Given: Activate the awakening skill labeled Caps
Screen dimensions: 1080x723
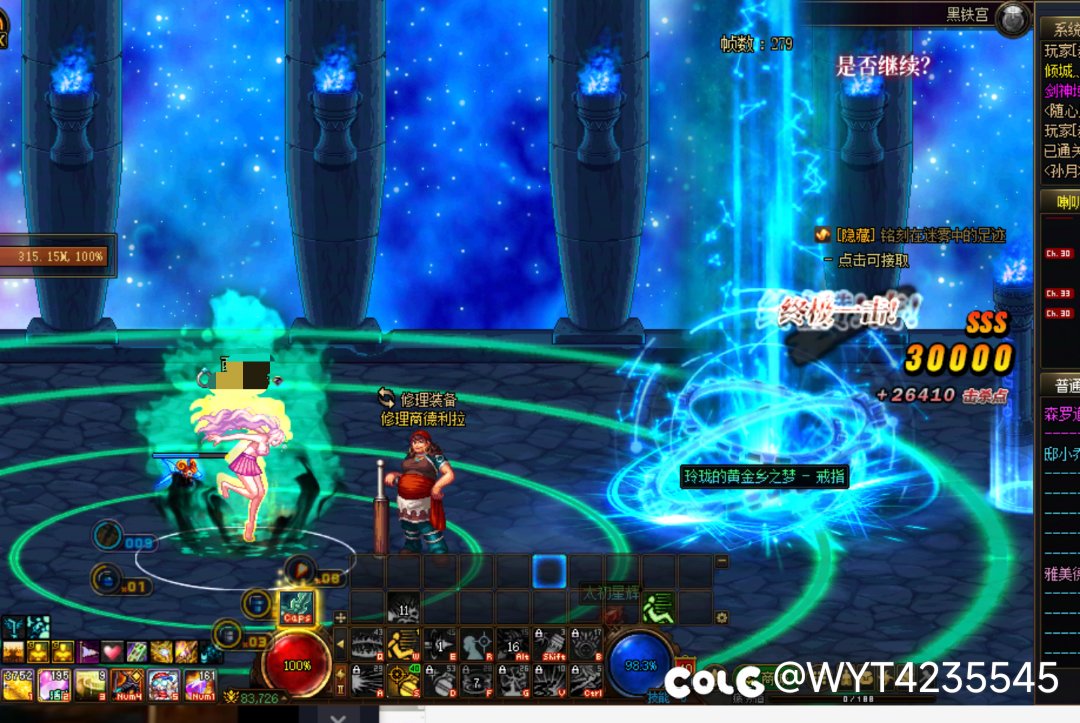Looking at the screenshot, I should pyautogui.click(x=296, y=608).
